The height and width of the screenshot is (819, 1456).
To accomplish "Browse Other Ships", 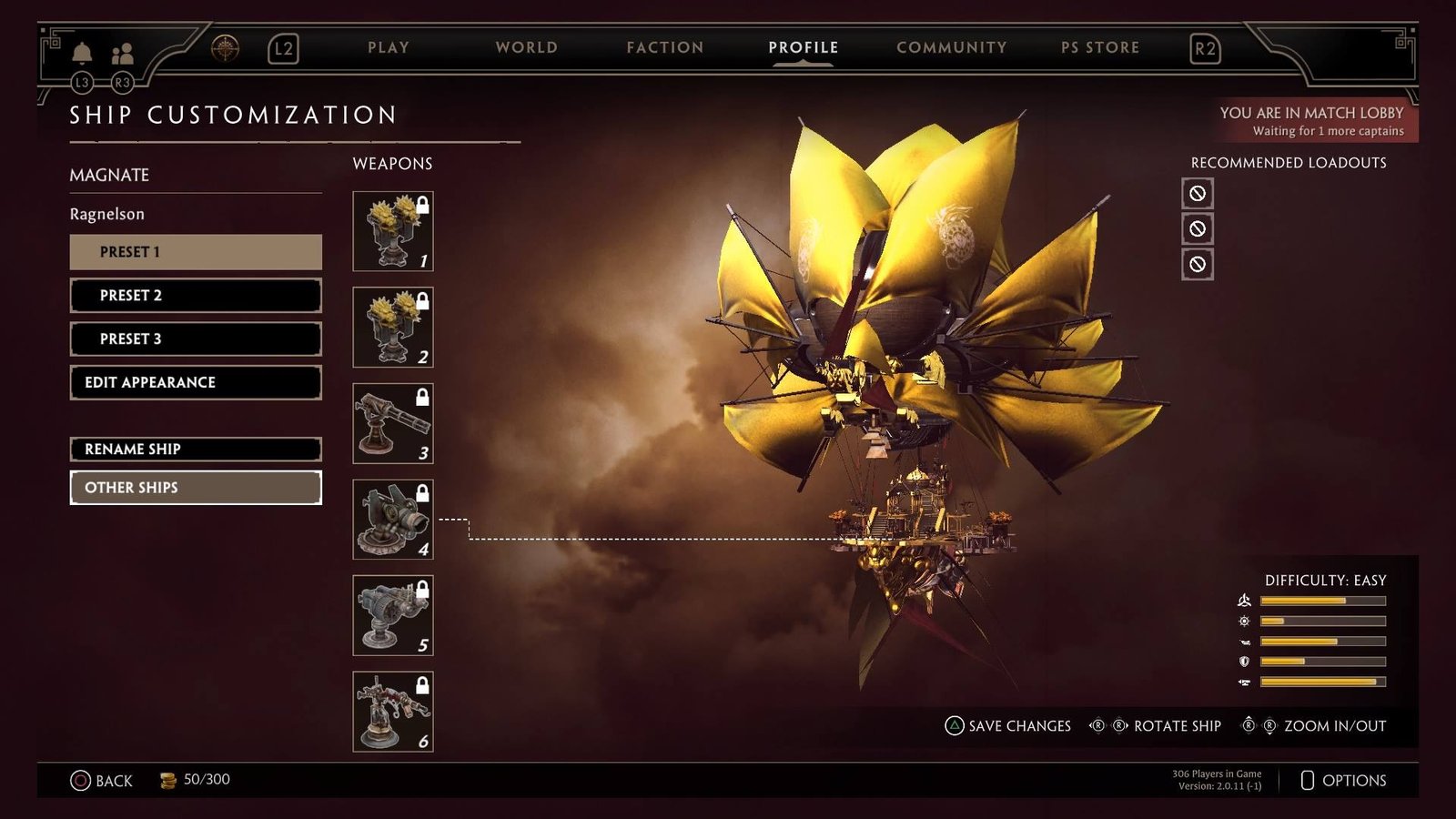I will click(196, 488).
